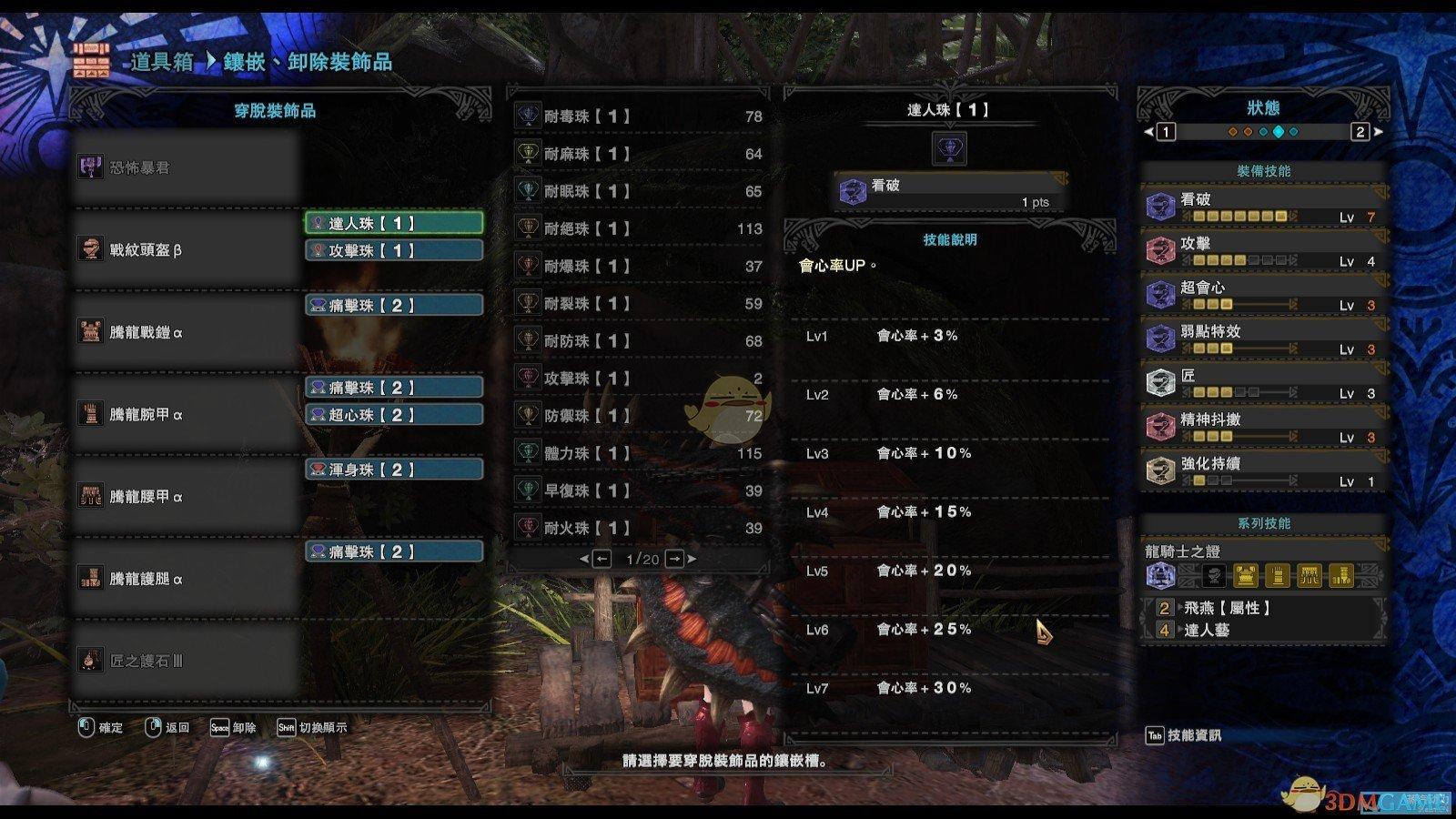Screen dimensions: 1456x819
Task: Select the 攻擊珠【1】 slot on the helmet
Action: (393, 250)
